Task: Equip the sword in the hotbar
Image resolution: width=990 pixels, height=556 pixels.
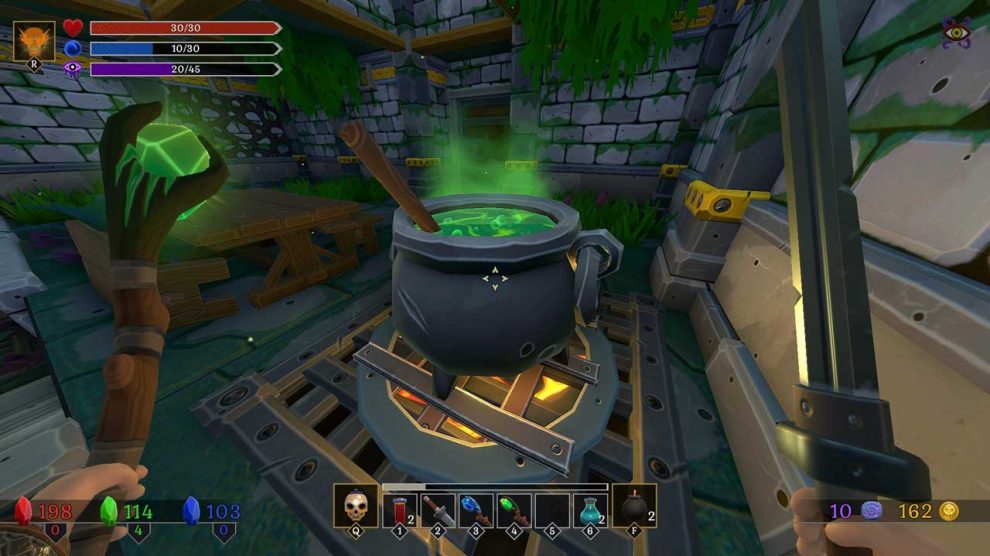Action: pos(438,510)
